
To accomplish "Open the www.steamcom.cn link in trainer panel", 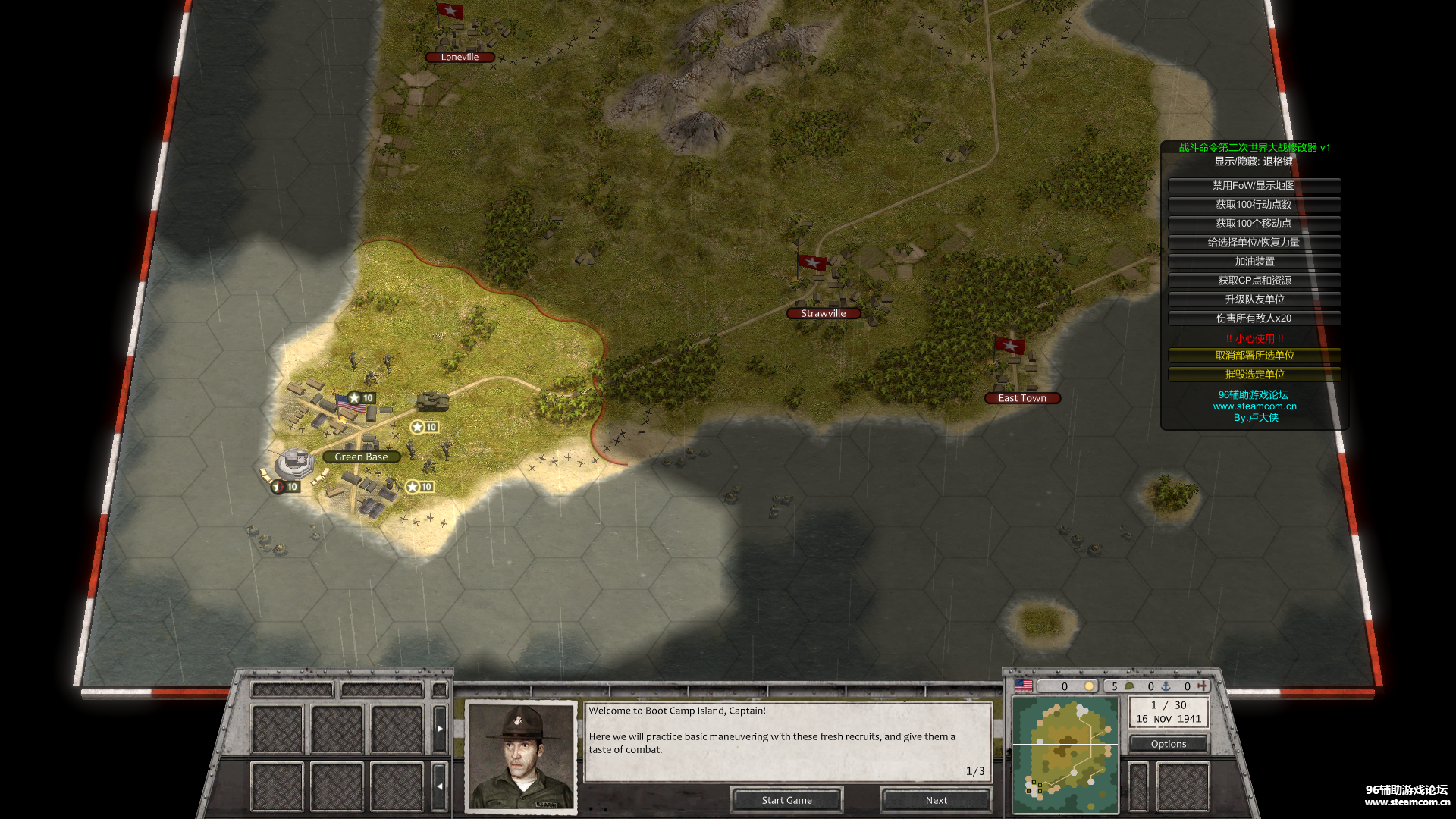I will pyautogui.click(x=1254, y=406).
